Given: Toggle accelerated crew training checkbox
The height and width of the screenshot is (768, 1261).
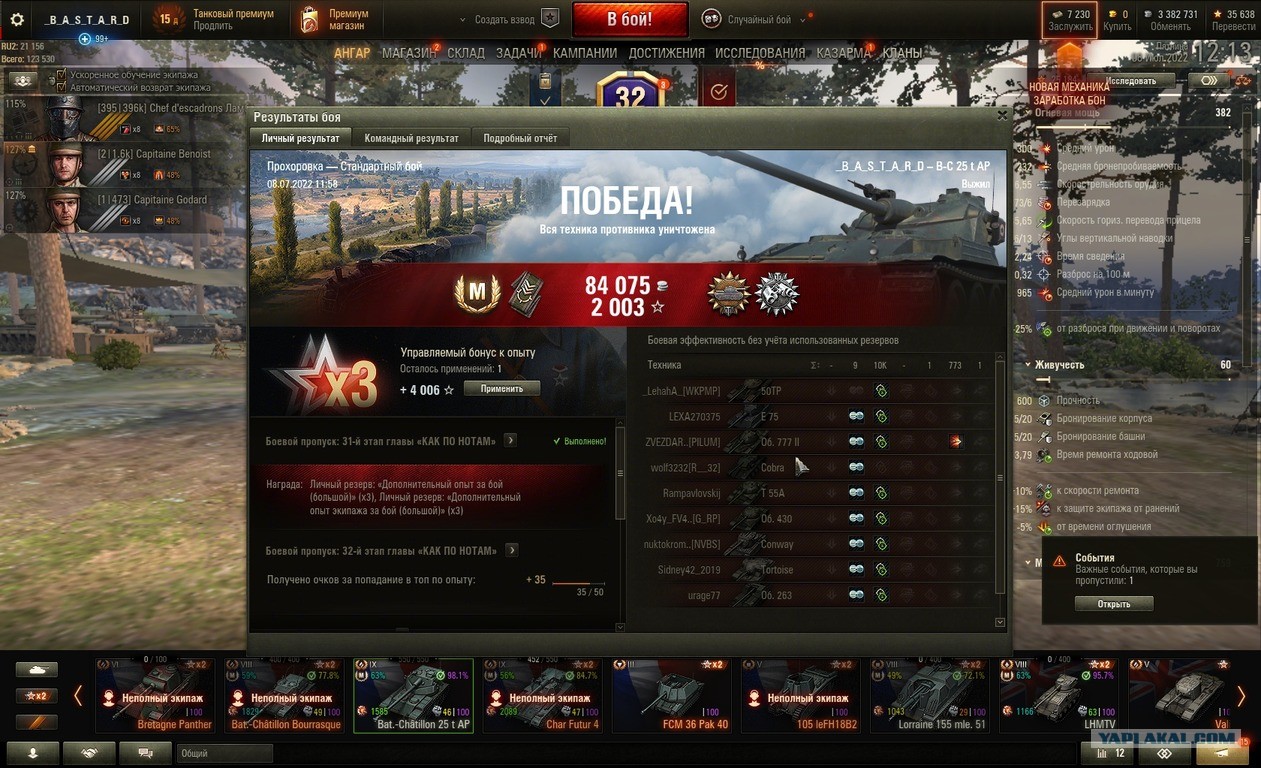Looking at the screenshot, I should tap(62, 75).
